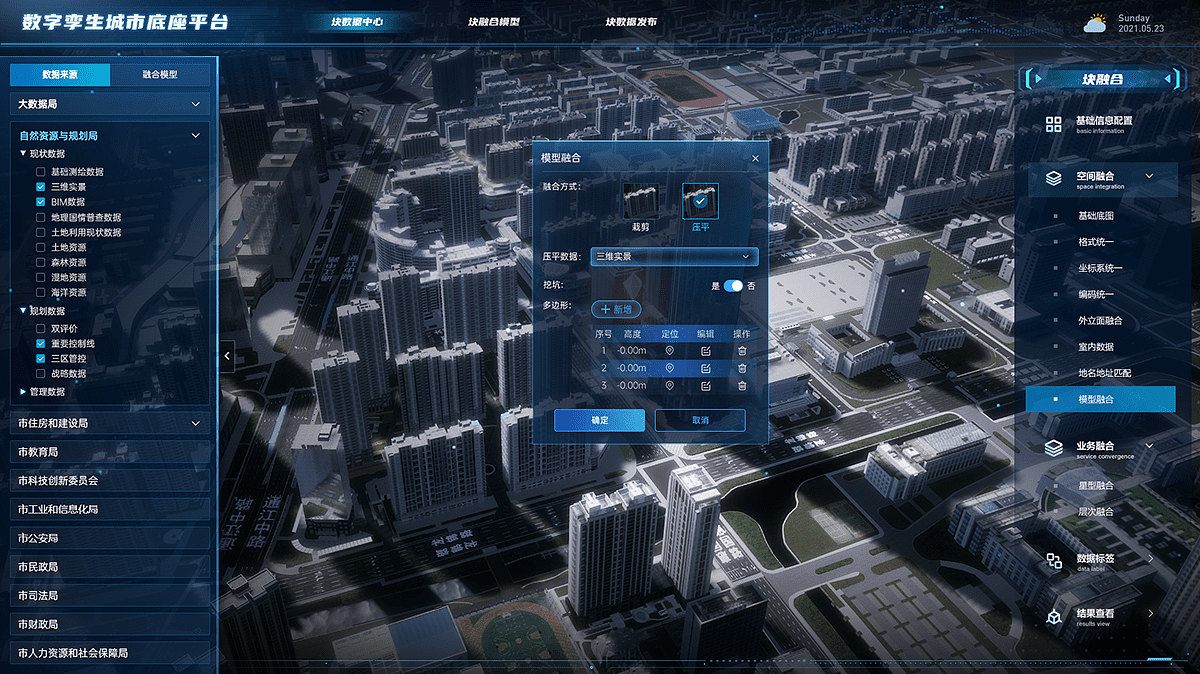The height and width of the screenshot is (674, 1200).
Task: Toggle the 挖坑 switch
Action: (x=733, y=286)
